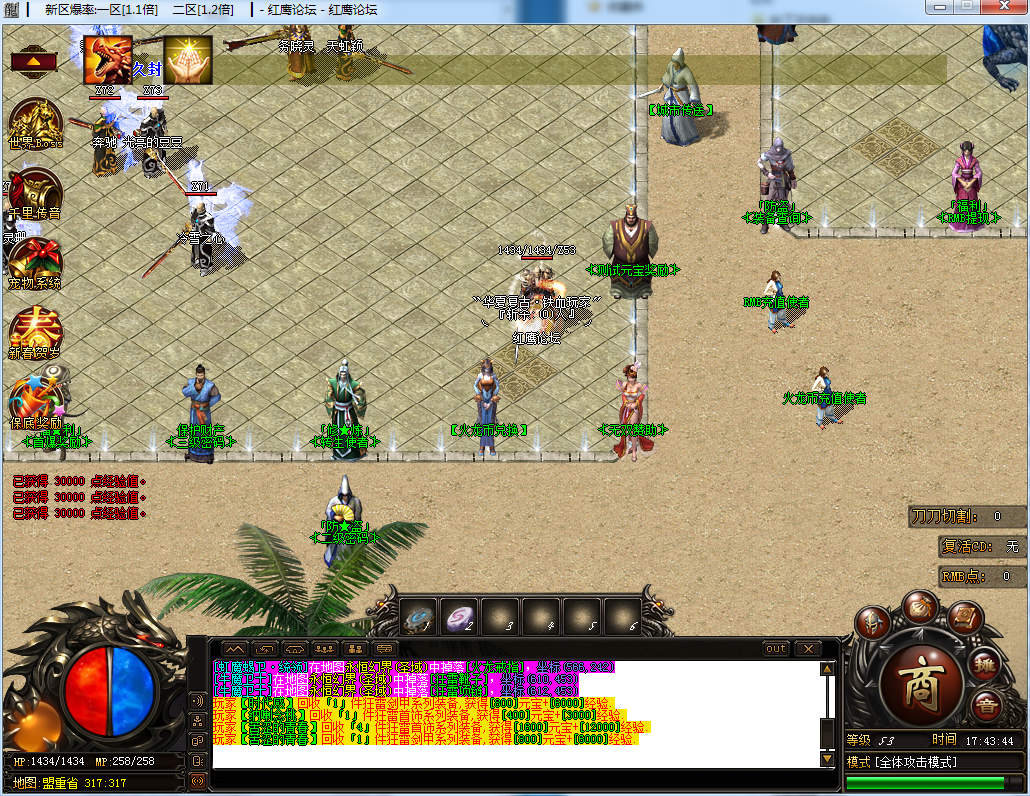Click the chat panel 'out' button
This screenshot has width=1030, height=796.
776,649
